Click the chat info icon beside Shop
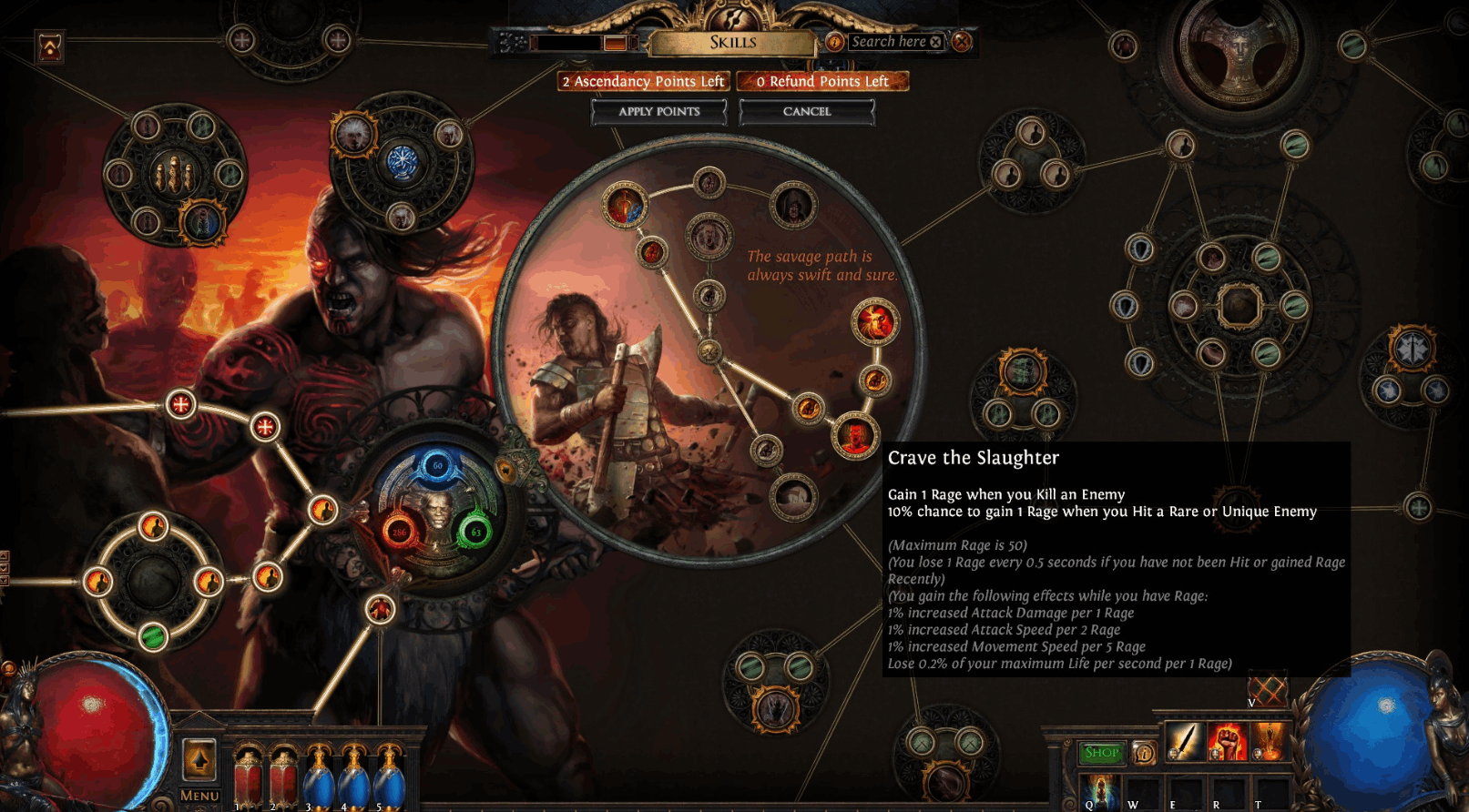 [x=1144, y=753]
